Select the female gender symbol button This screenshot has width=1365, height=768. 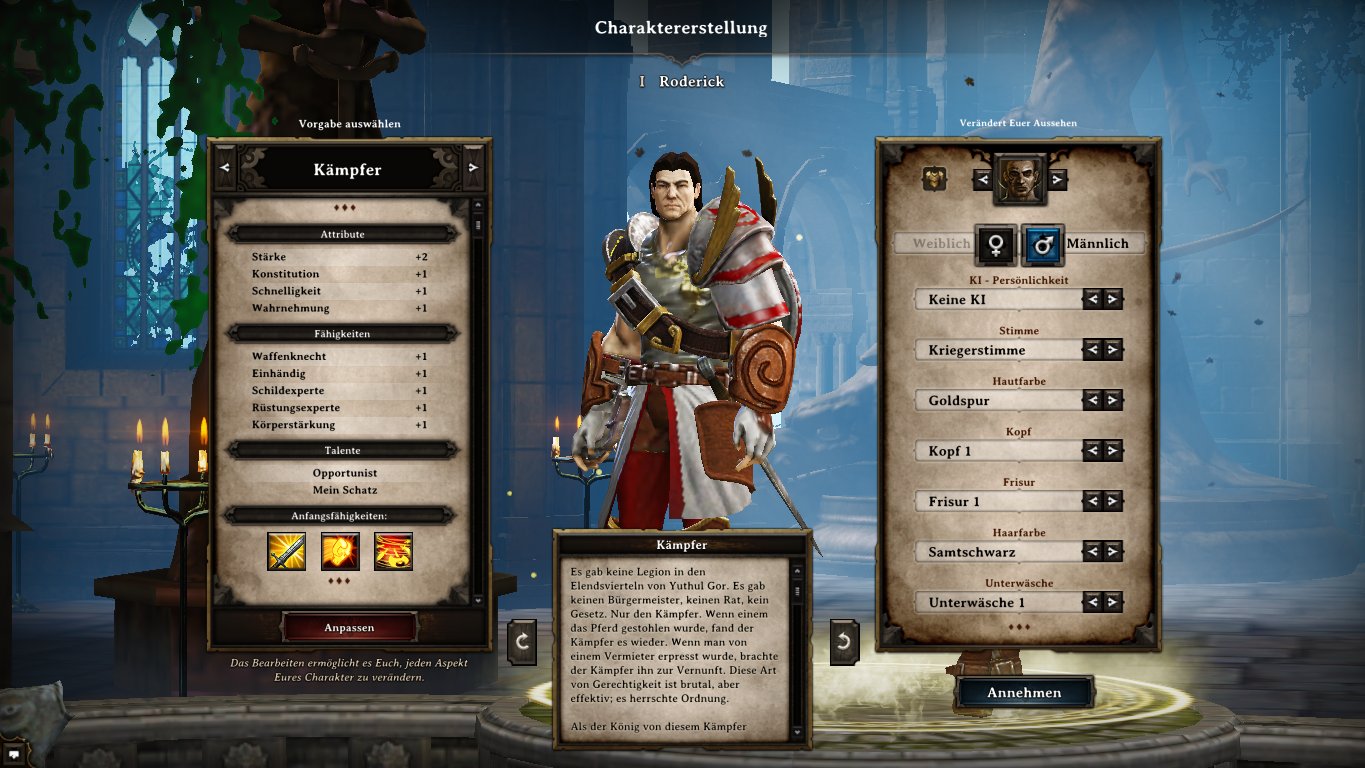click(x=996, y=243)
